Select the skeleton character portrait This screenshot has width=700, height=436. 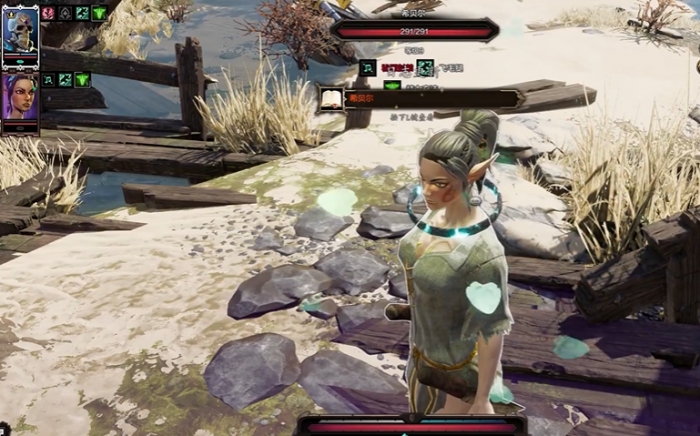20,30
